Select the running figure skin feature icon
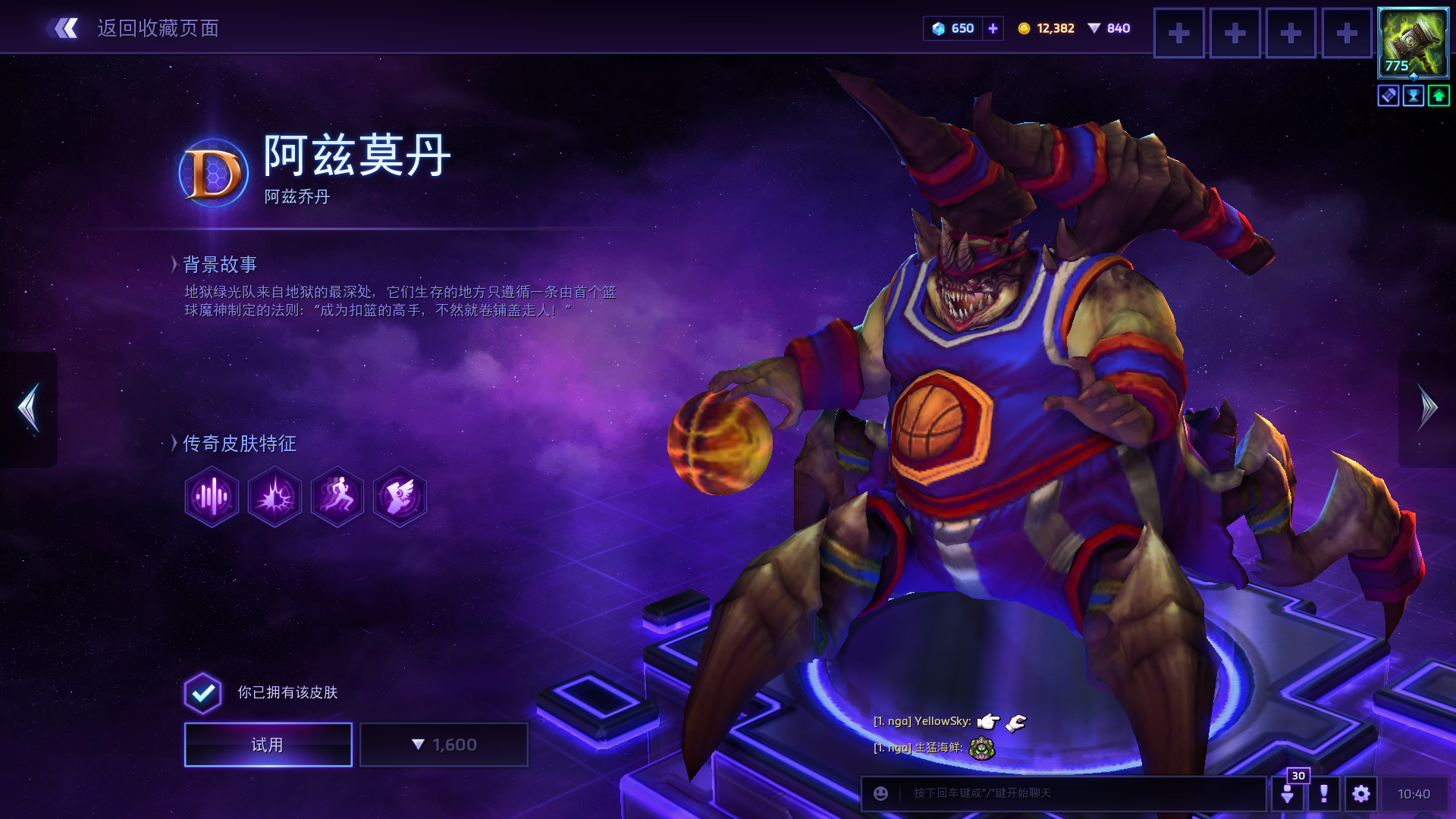Screen dimensions: 1456x819 337,497
